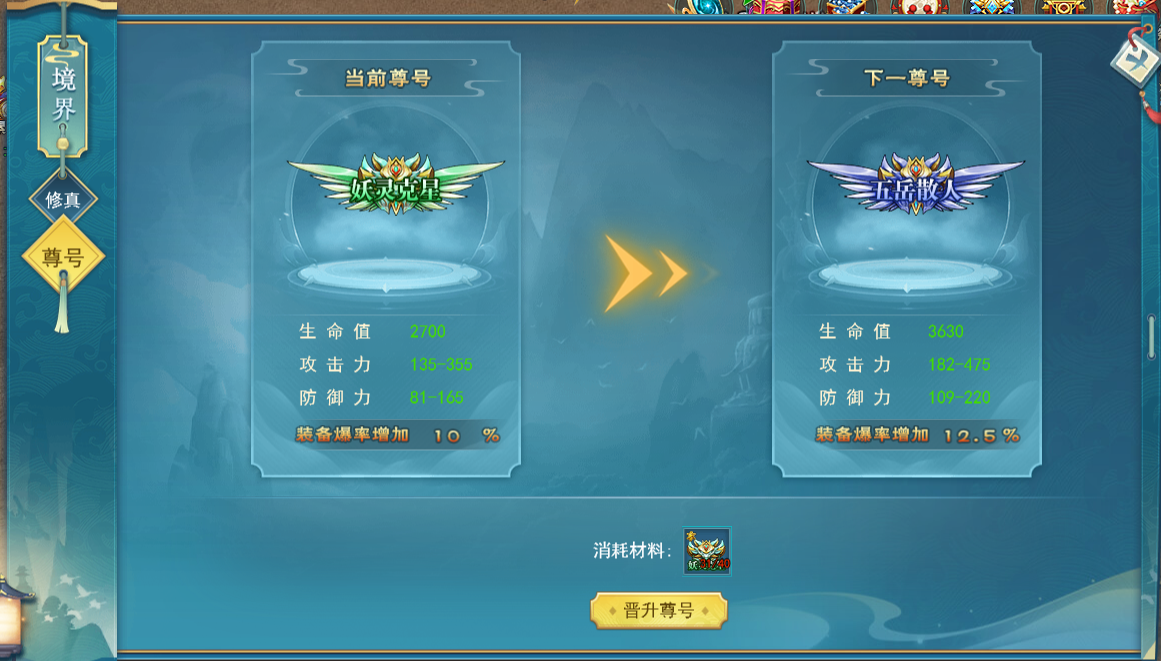Select the 尊号 tab
This screenshot has height=661, width=1161.
click(x=63, y=258)
